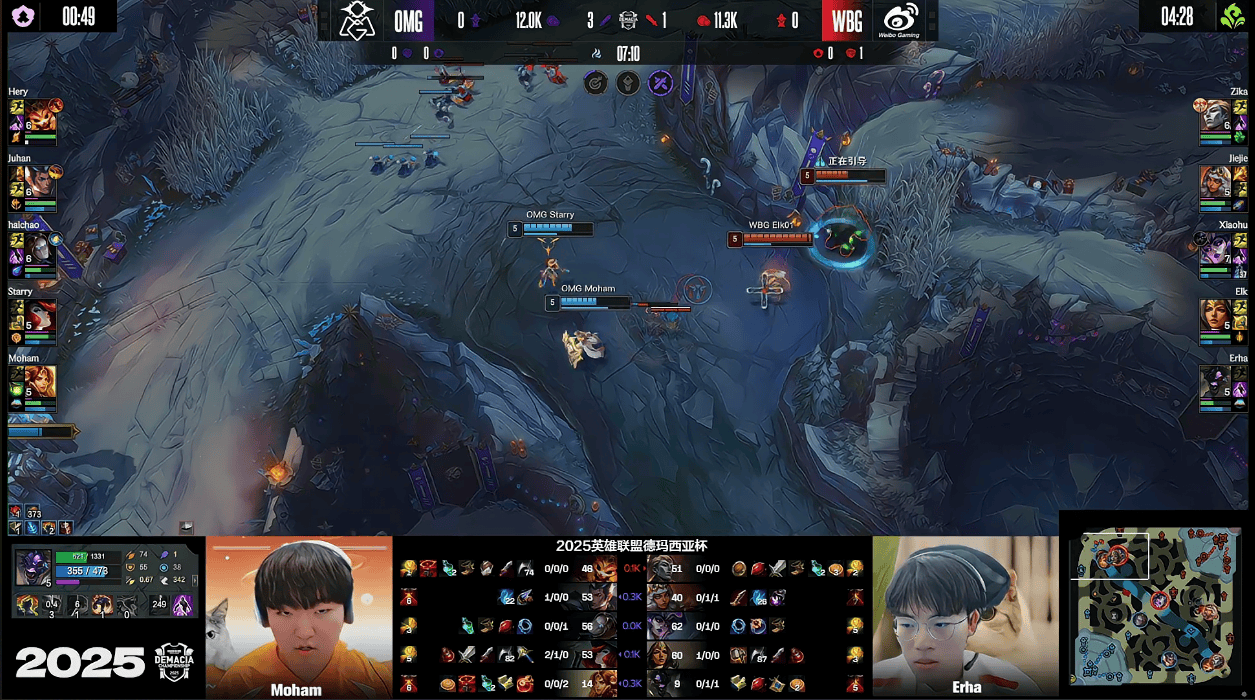The width and height of the screenshot is (1255, 700).
Task: Choose Jiejie's champion portrait
Action: [x=1215, y=181]
